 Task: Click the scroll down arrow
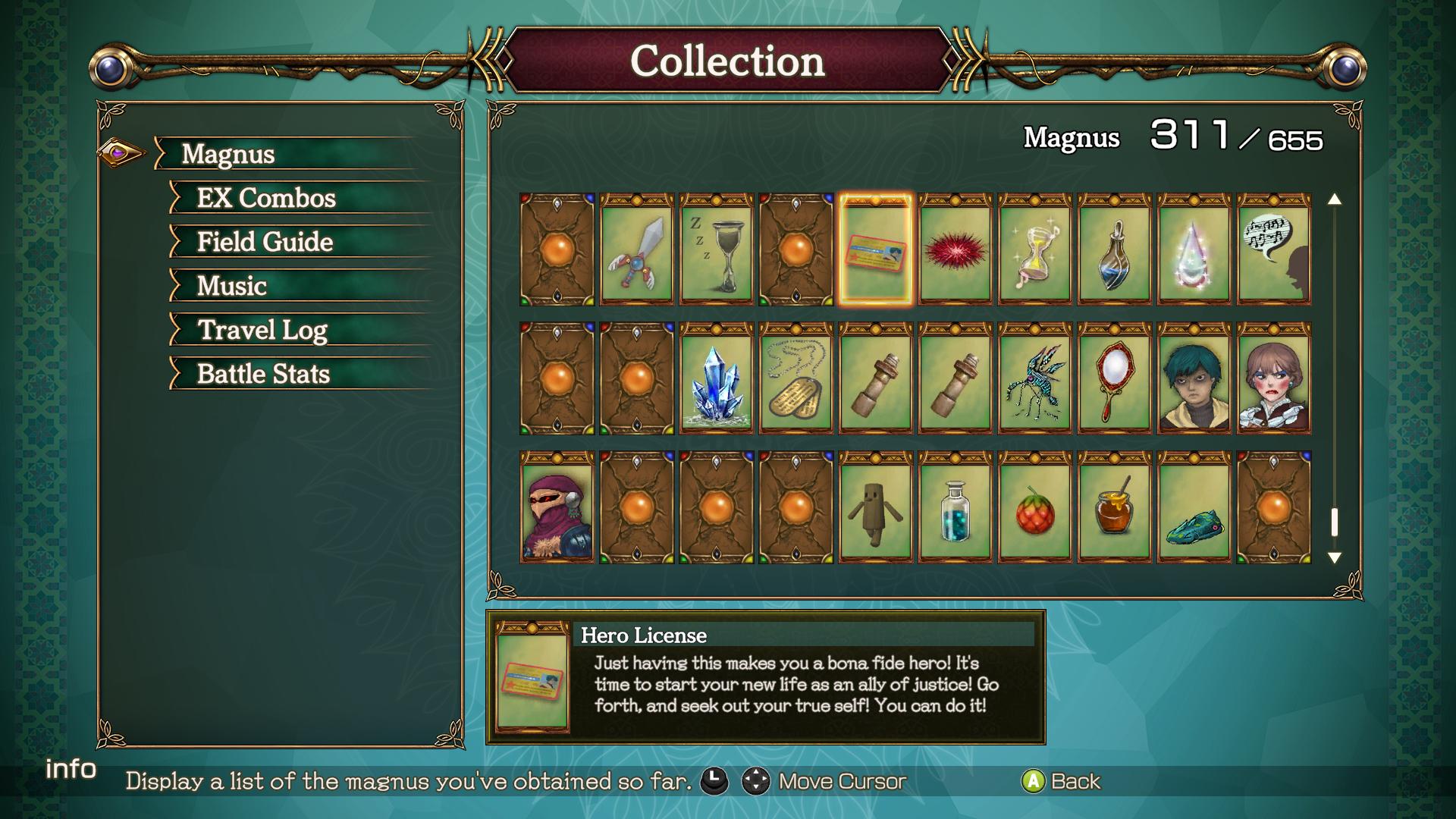pos(1335,558)
